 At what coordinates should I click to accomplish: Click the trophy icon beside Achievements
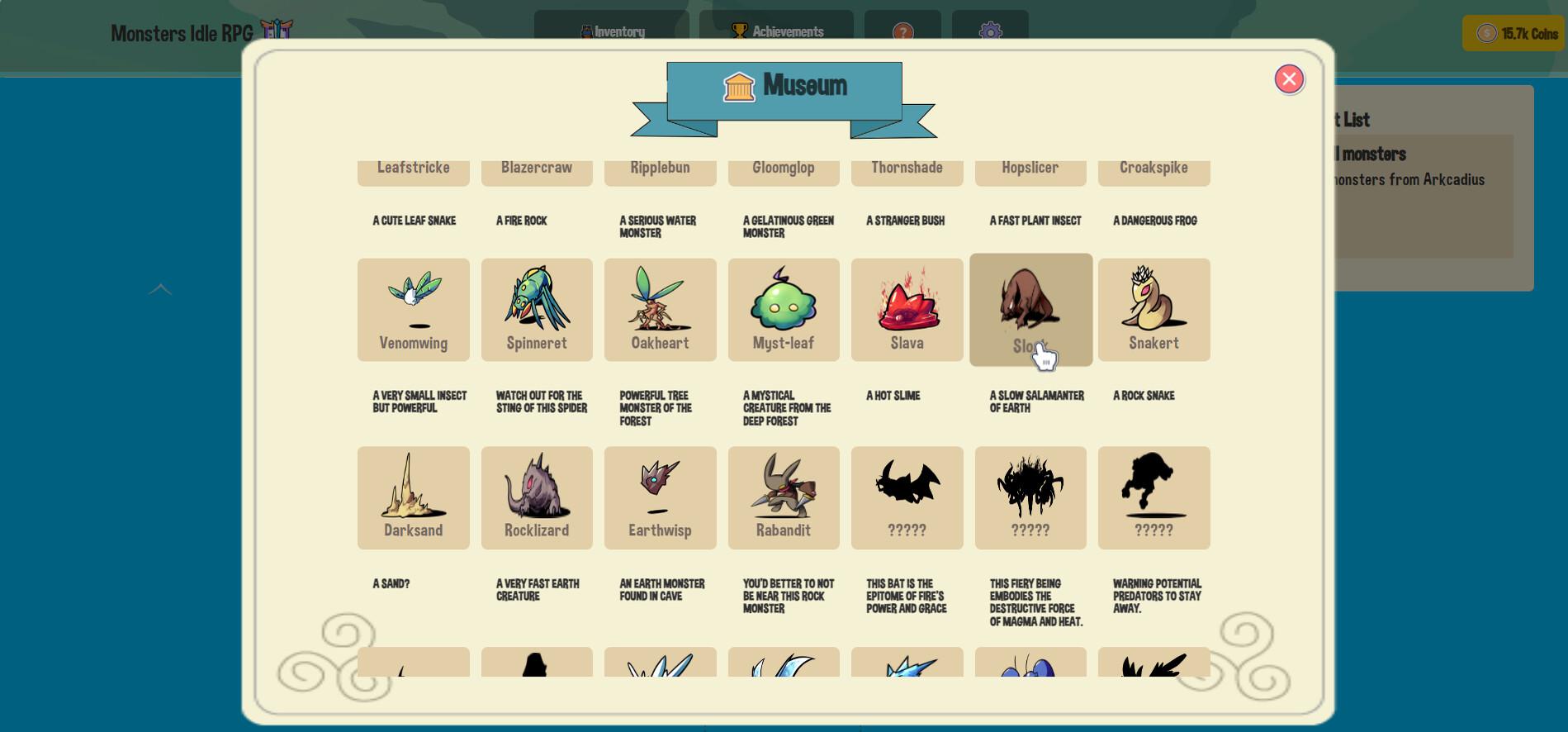point(737,31)
